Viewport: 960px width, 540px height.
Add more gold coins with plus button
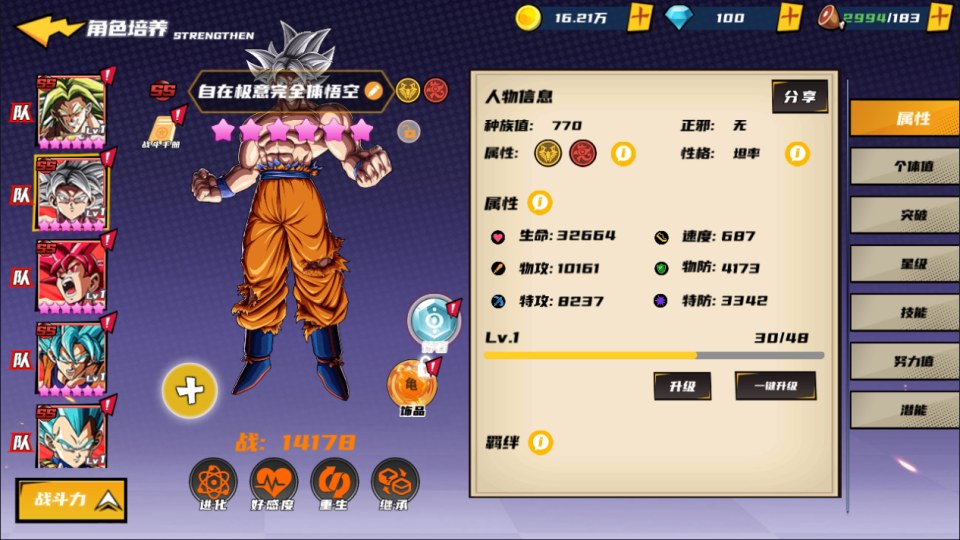pyautogui.click(x=641, y=17)
